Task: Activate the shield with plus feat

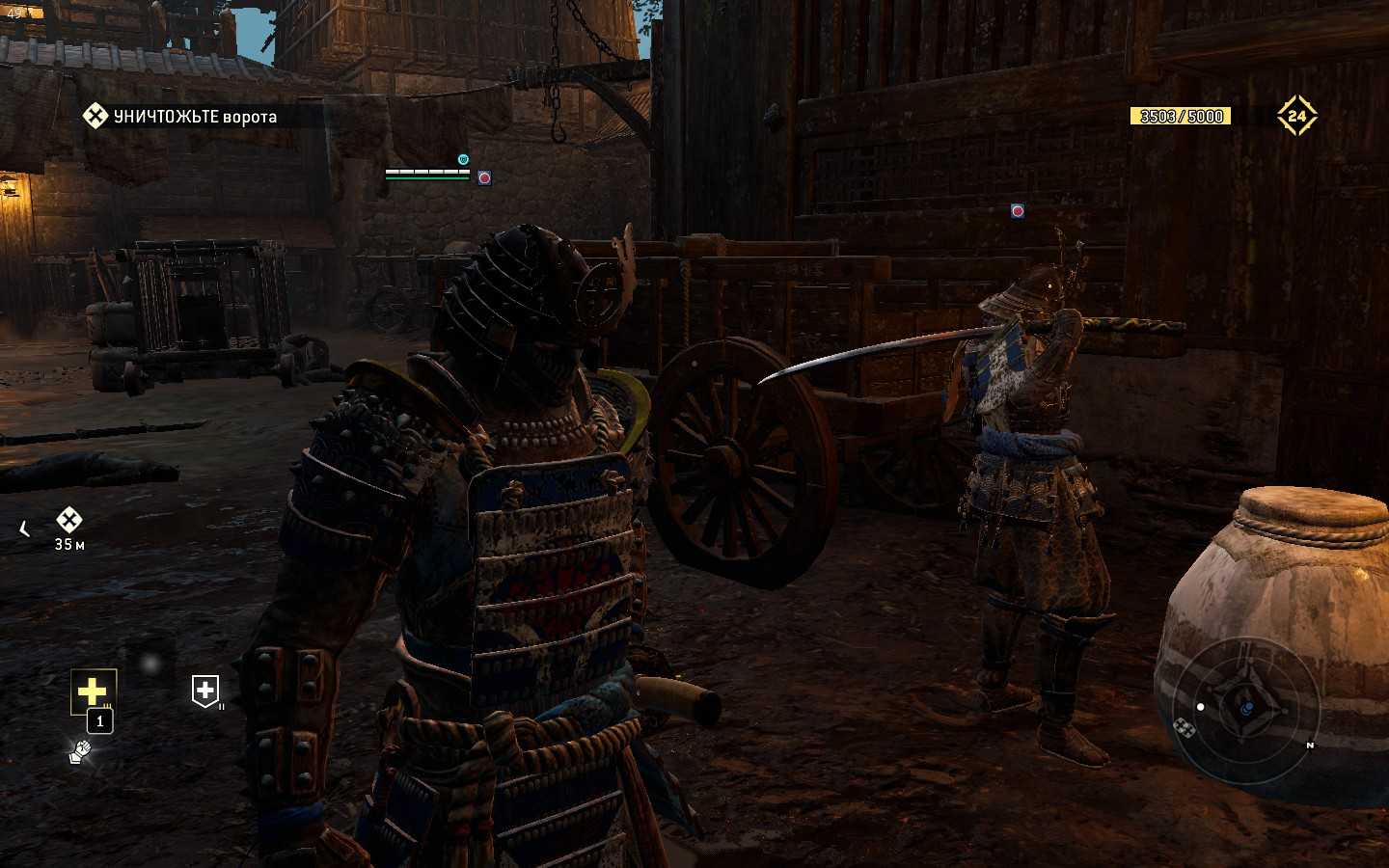Action: pyautogui.click(x=204, y=691)
